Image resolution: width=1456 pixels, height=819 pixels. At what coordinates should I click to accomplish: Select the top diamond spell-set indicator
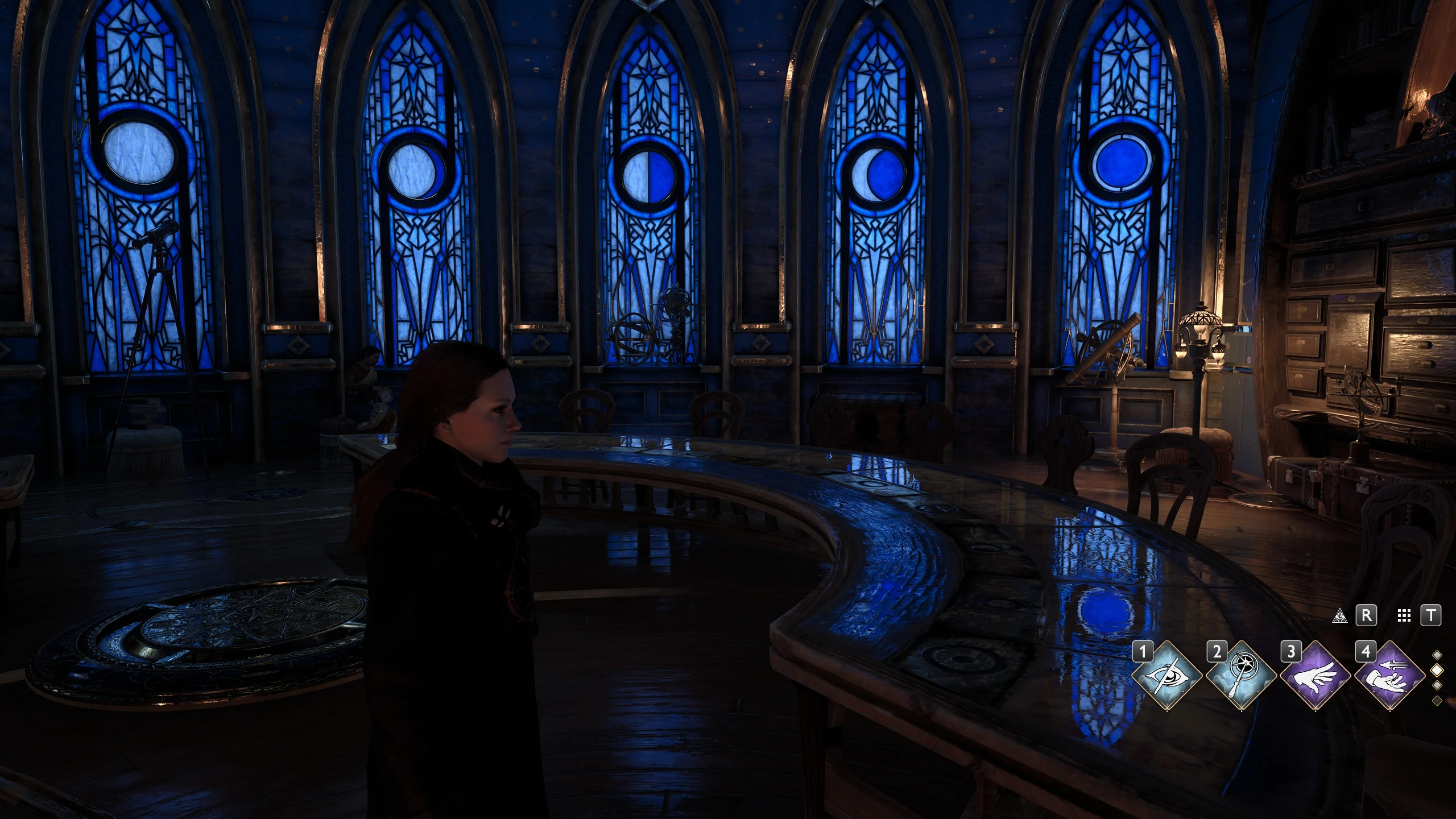[x=1437, y=655]
